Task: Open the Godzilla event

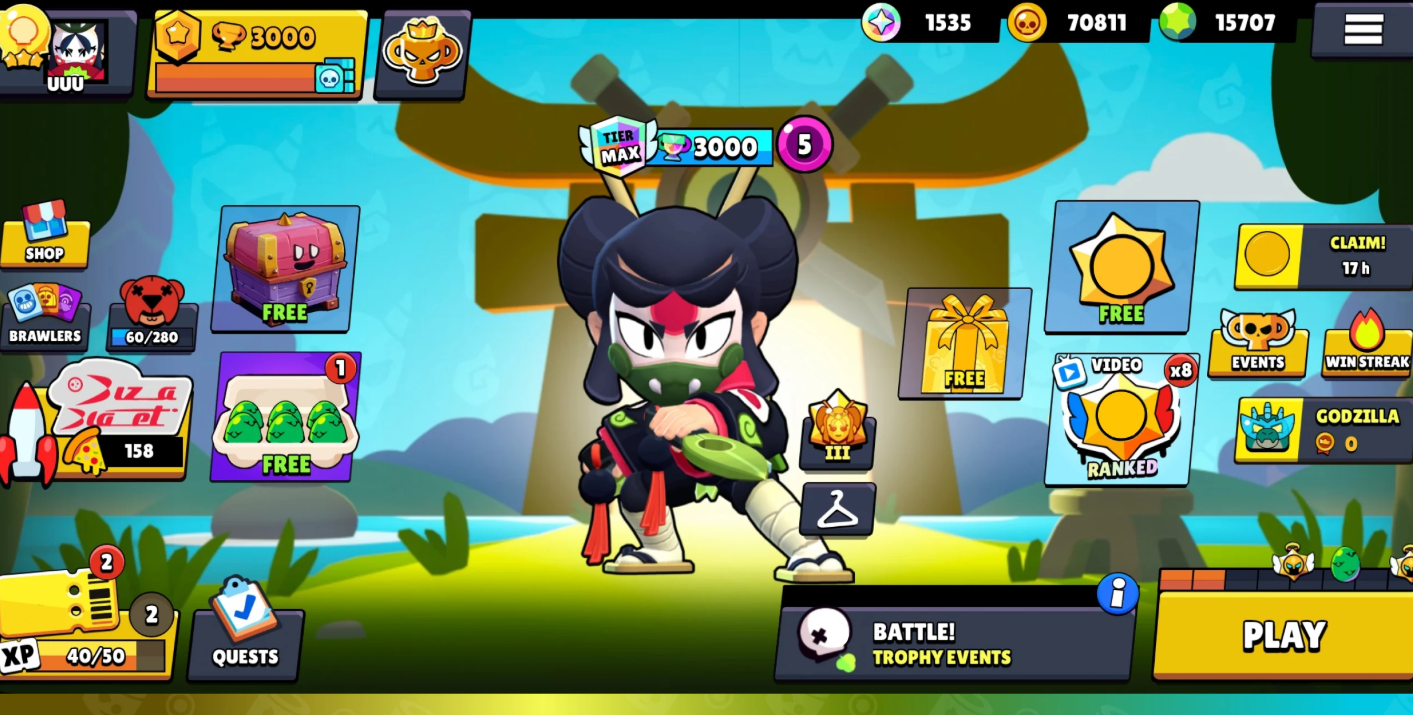Action: [x=1323, y=429]
